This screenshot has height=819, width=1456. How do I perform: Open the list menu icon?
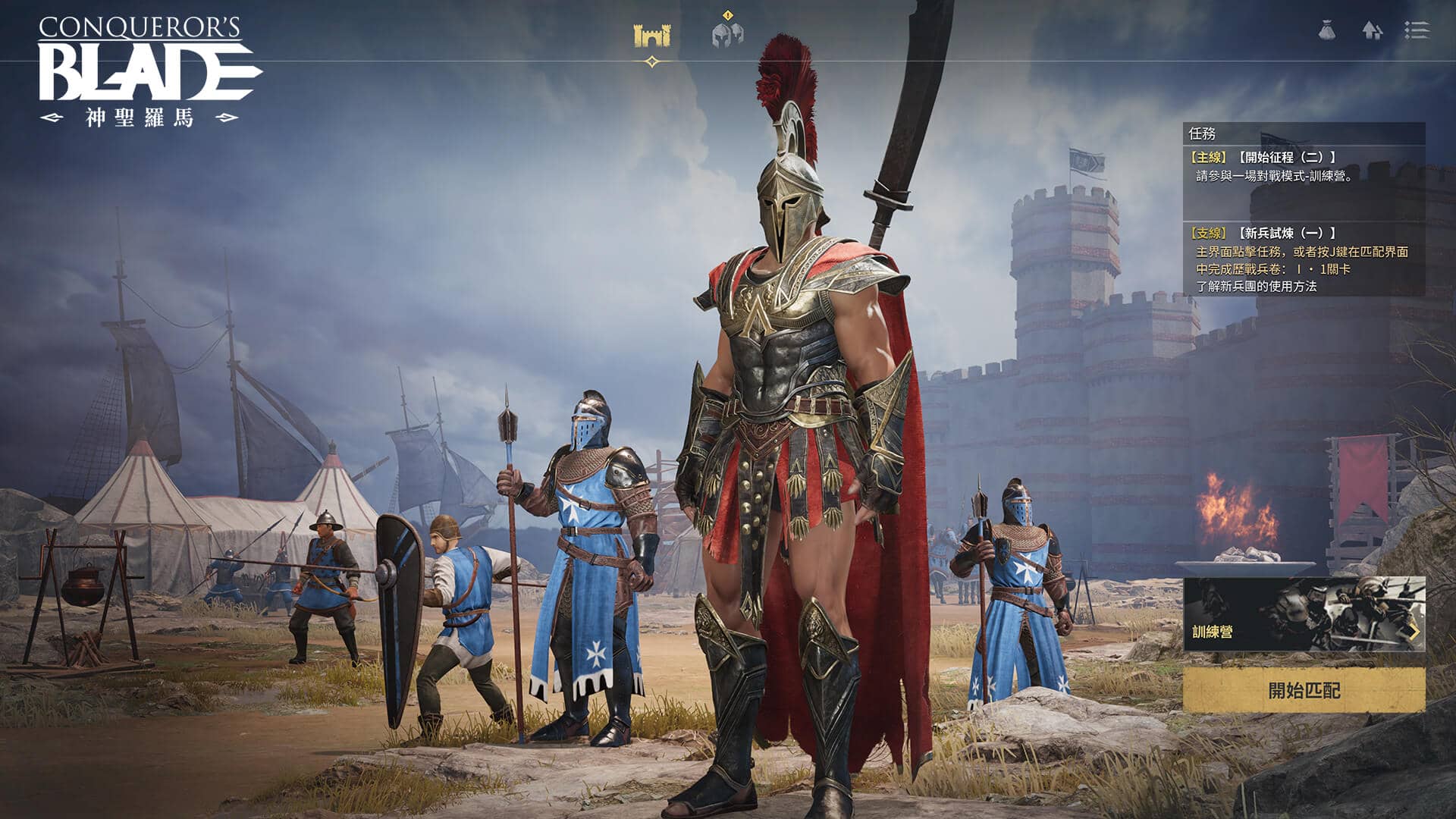point(1416,30)
